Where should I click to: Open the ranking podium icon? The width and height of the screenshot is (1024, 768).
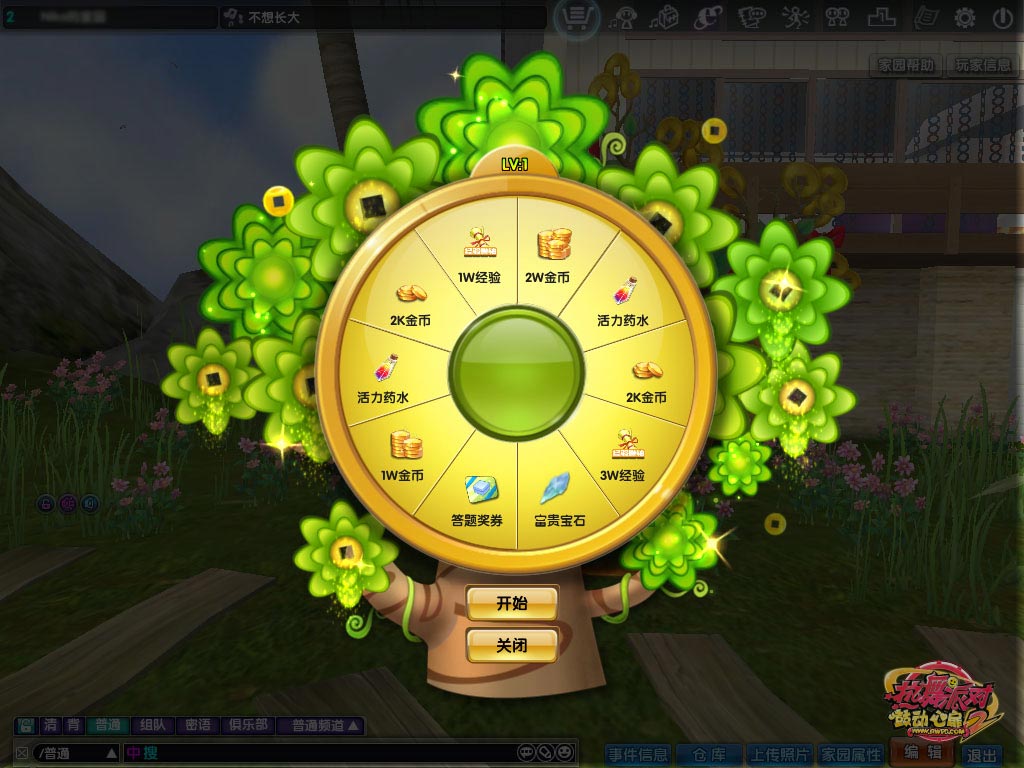click(x=881, y=17)
